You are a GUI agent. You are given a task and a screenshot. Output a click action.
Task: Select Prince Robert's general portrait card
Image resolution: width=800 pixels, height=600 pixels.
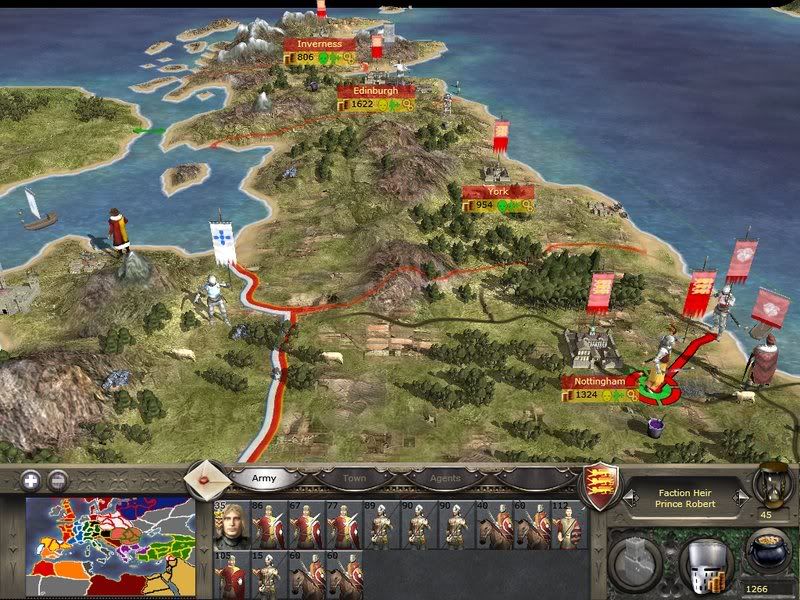(x=229, y=524)
